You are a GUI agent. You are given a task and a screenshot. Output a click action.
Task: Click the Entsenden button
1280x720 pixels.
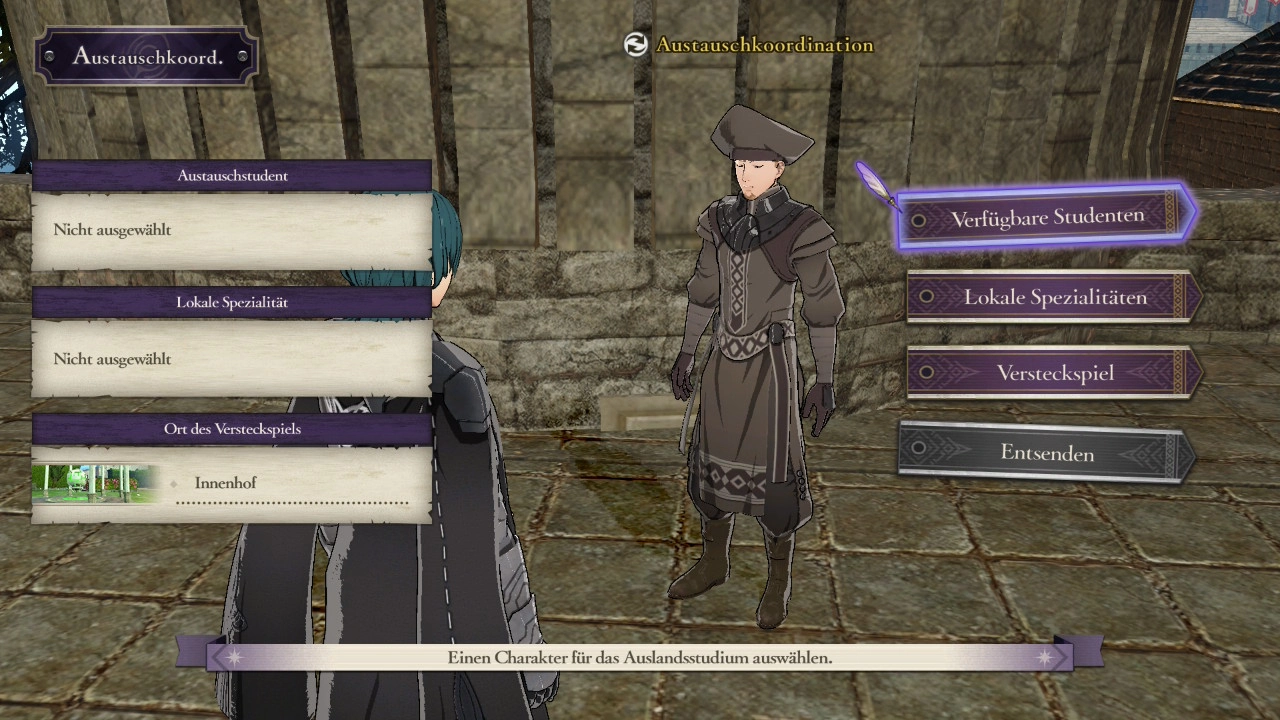pyautogui.click(x=1046, y=453)
